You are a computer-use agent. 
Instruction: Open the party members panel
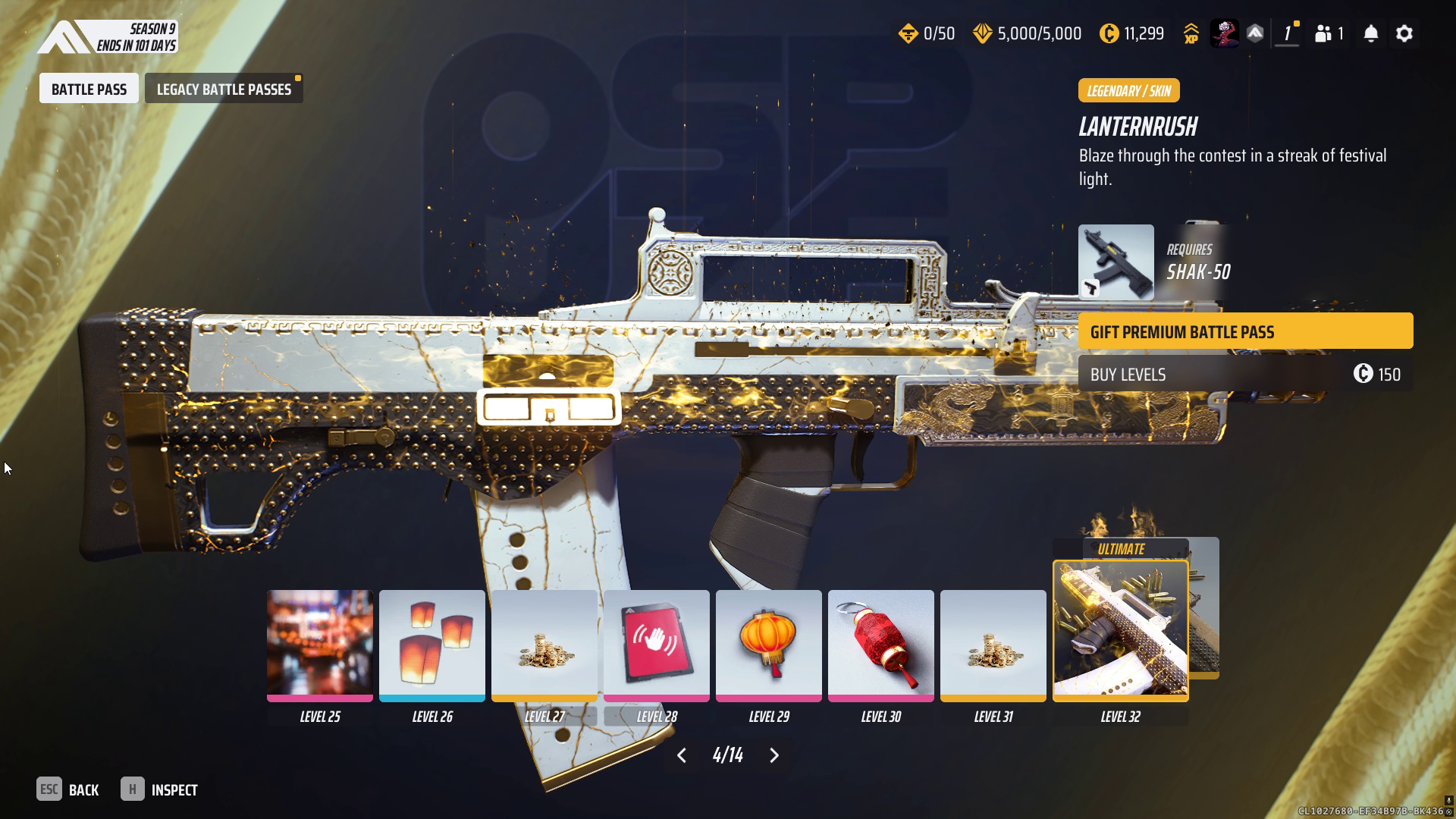pos(1329,33)
